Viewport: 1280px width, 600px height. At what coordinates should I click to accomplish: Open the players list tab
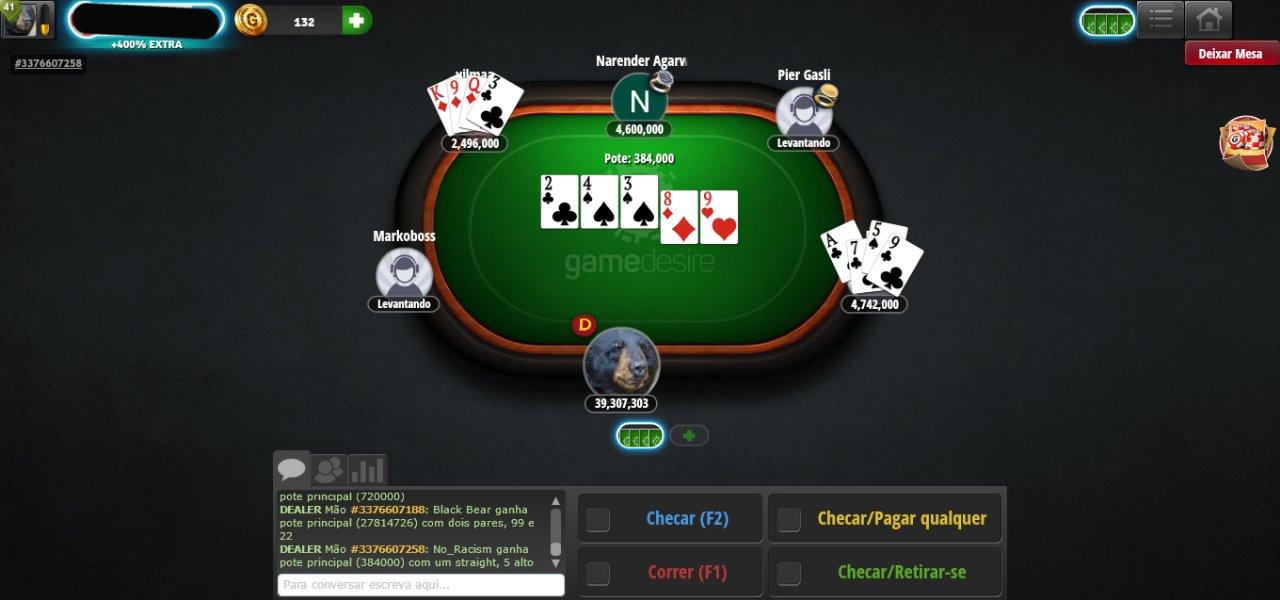[329, 470]
